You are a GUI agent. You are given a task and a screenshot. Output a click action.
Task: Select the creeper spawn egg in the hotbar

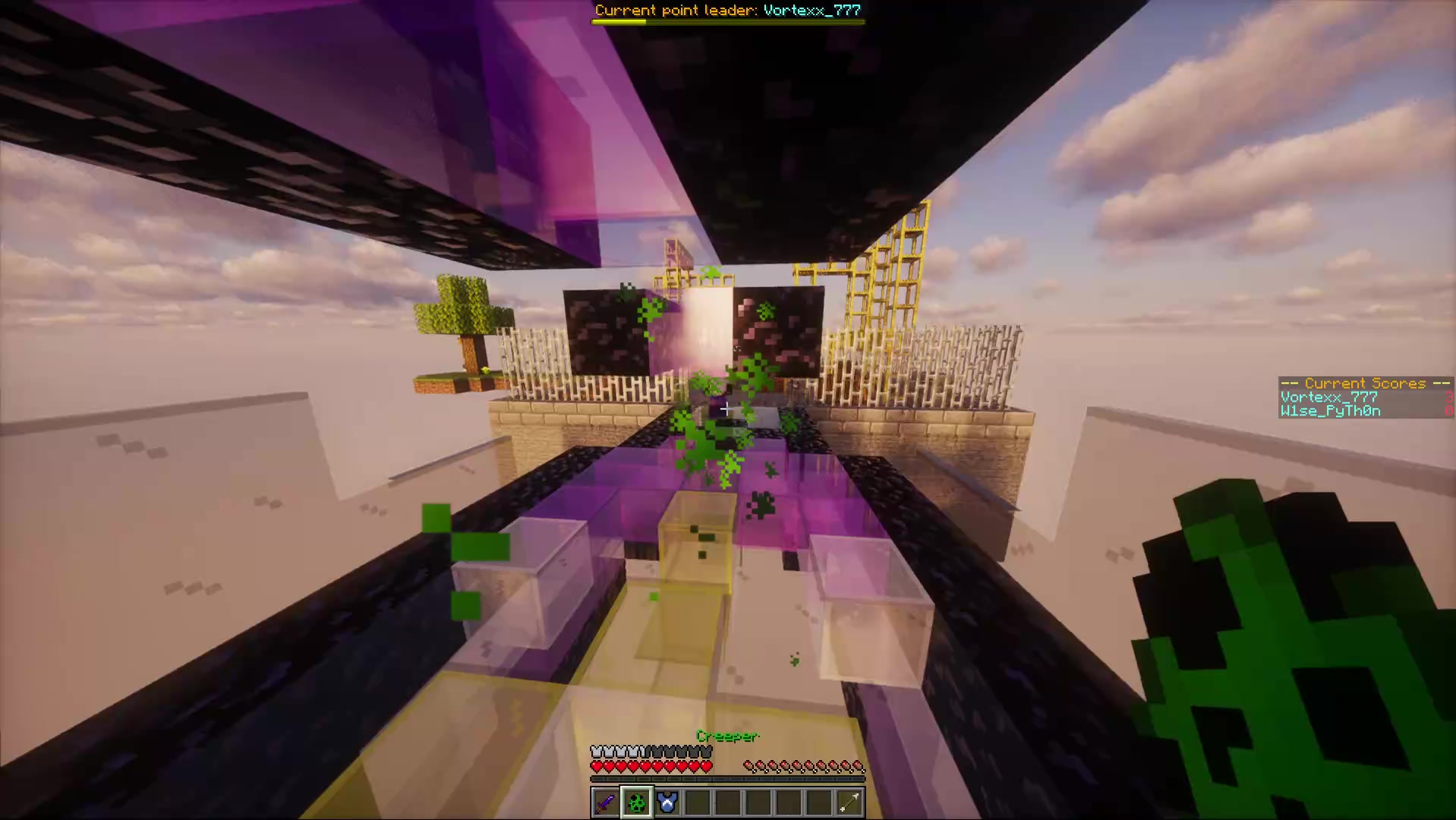(636, 803)
